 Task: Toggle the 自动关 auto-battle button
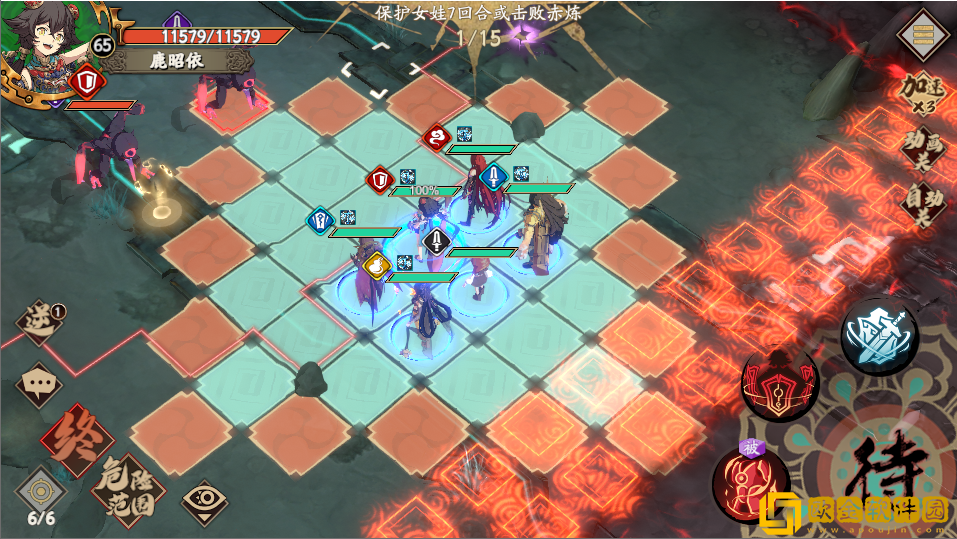(922, 204)
